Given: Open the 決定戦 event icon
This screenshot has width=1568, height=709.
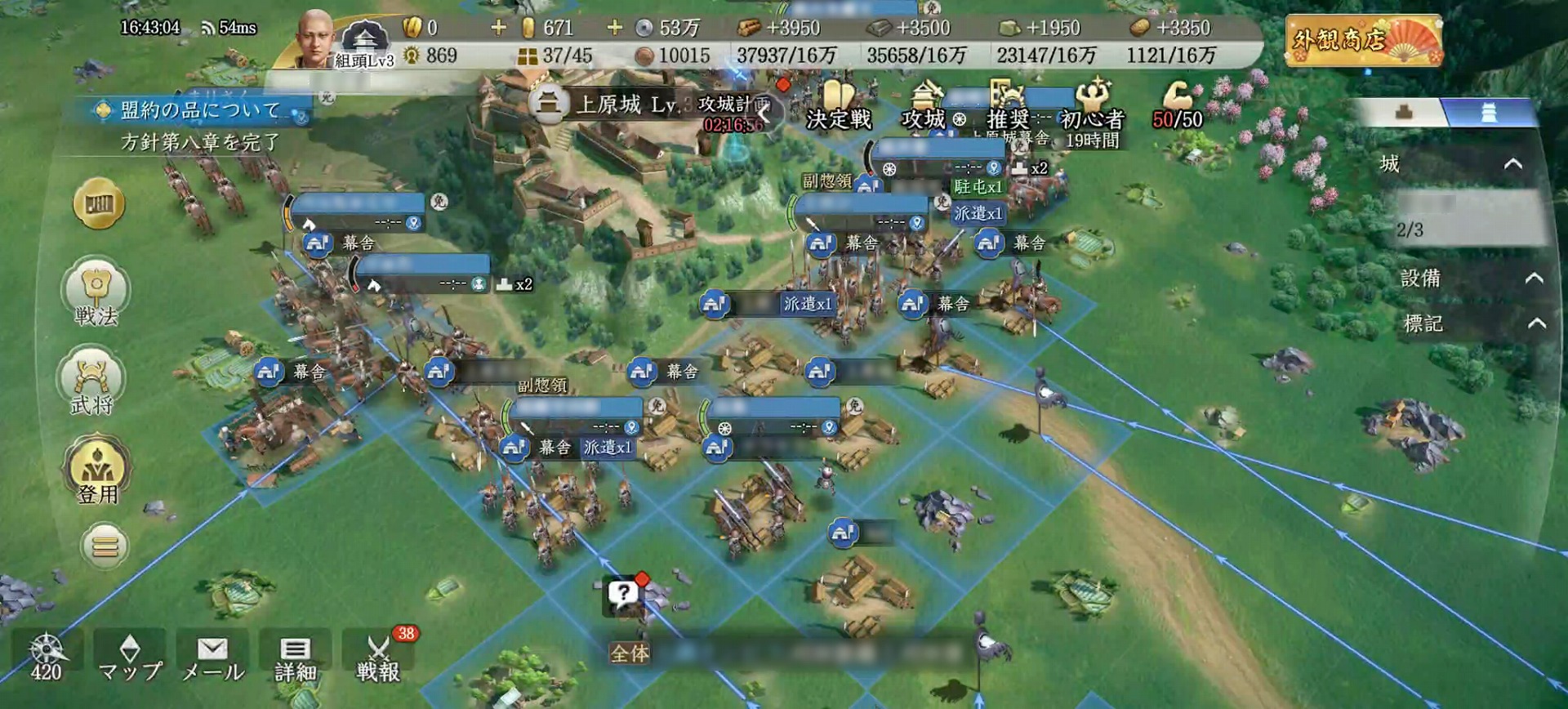Looking at the screenshot, I should [x=838, y=108].
